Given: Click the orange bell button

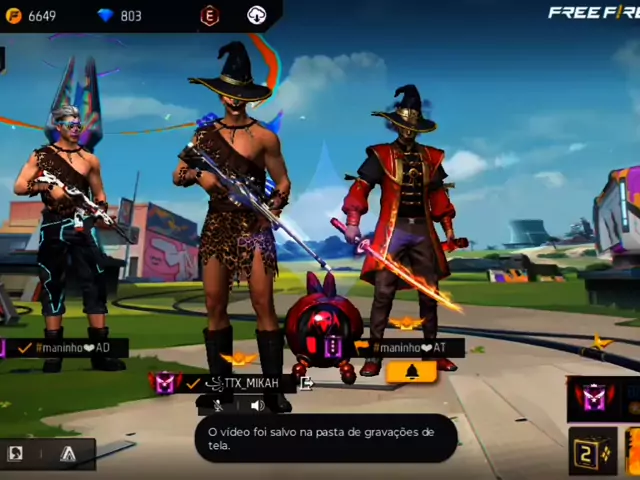Looking at the screenshot, I should click(x=410, y=372).
